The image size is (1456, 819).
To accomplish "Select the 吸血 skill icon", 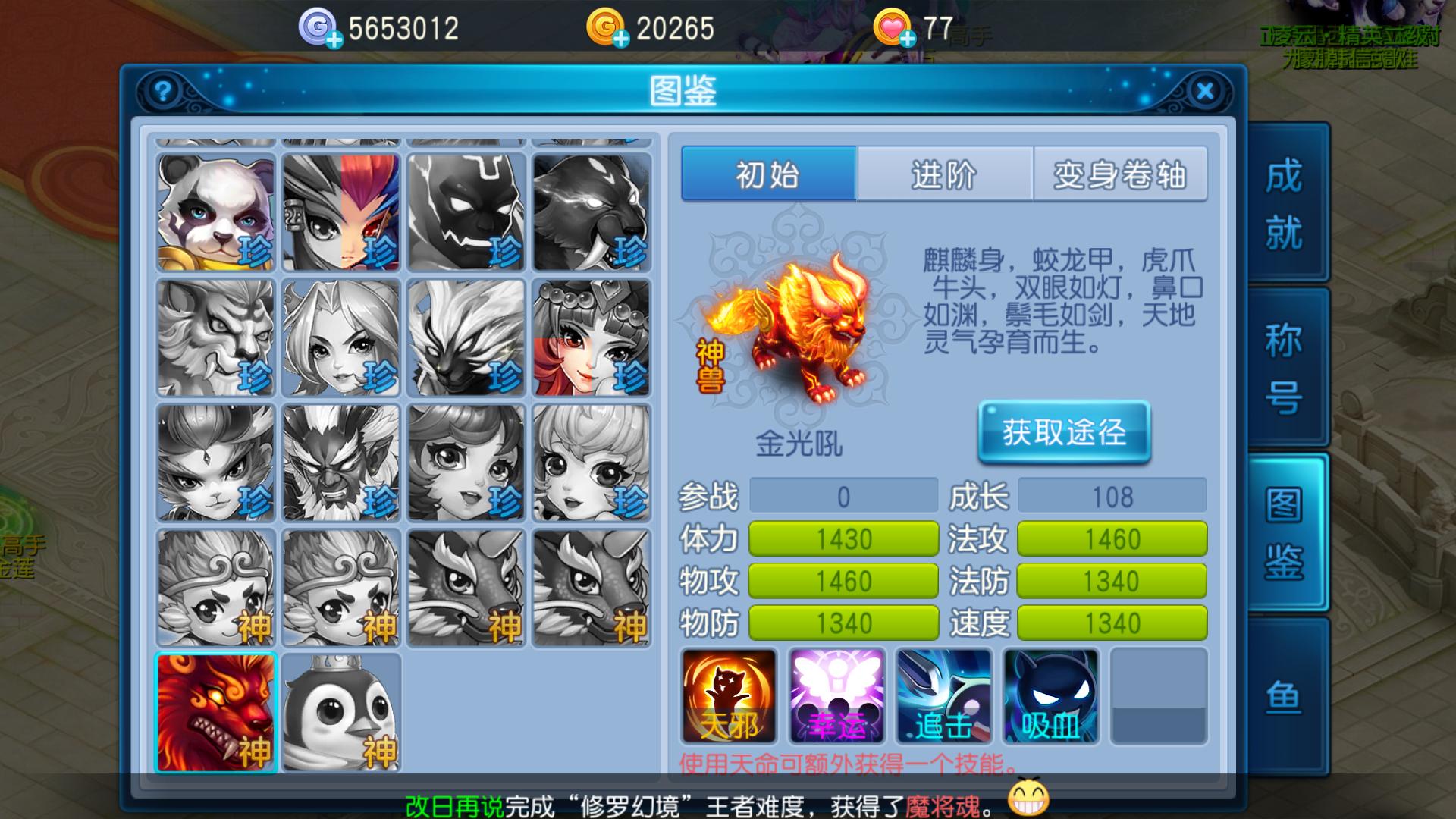I will click(x=1050, y=698).
